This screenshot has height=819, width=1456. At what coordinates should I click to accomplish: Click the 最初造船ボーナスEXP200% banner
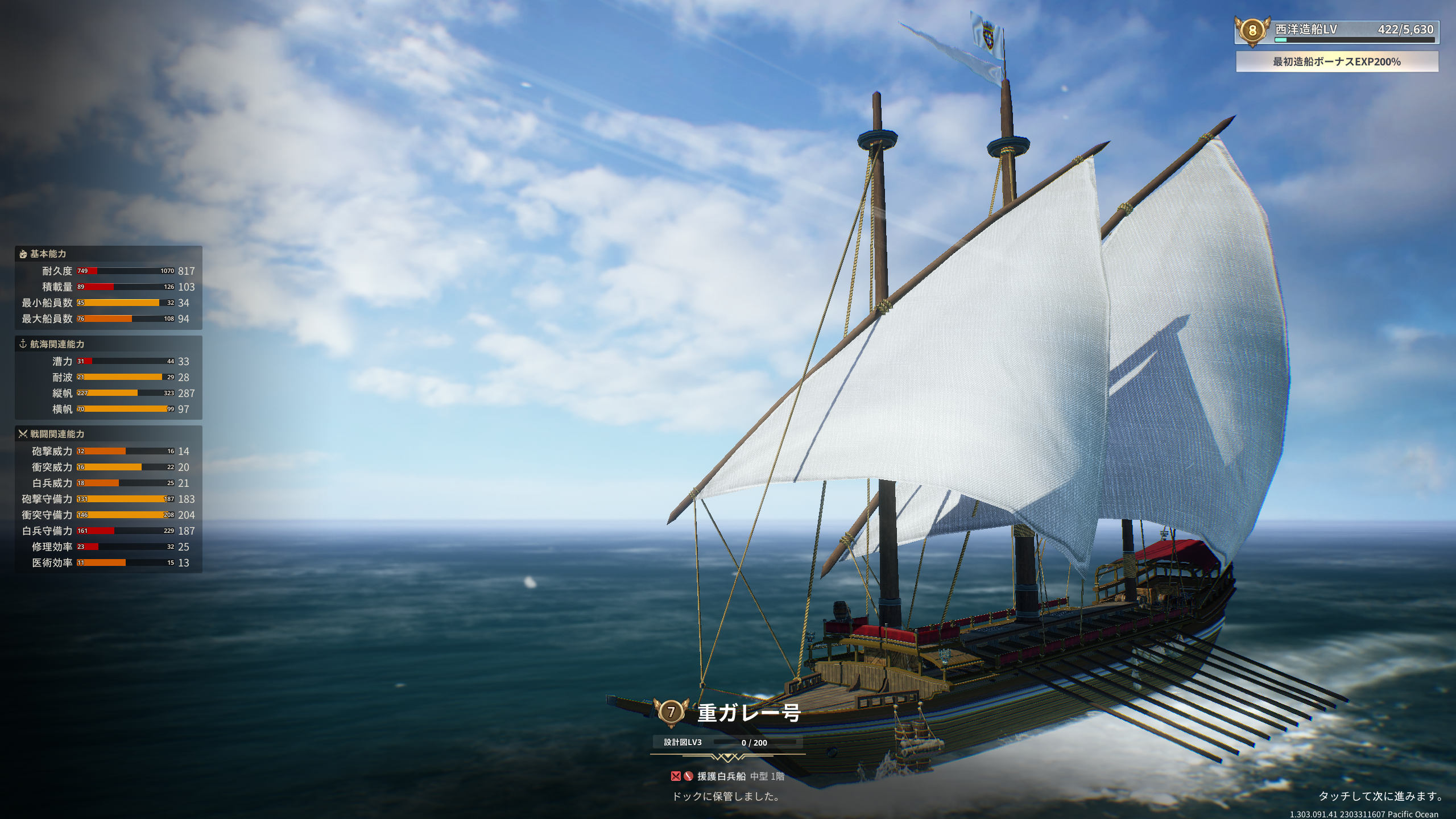(x=1337, y=61)
